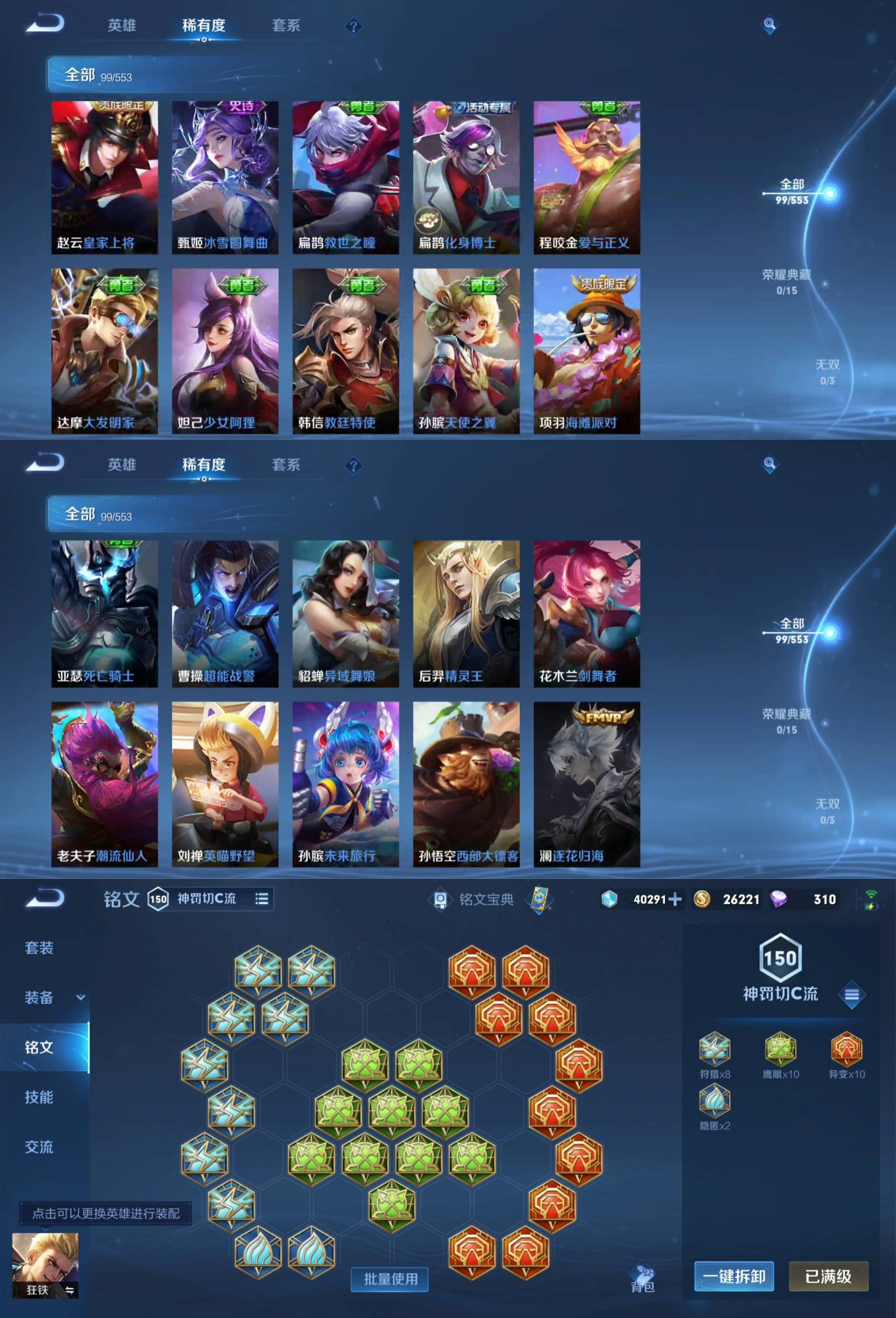Image resolution: width=896 pixels, height=1318 pixels.
Task: Choose the 扁鹊化身博士 skin card
Action: [x=466, y=177]
